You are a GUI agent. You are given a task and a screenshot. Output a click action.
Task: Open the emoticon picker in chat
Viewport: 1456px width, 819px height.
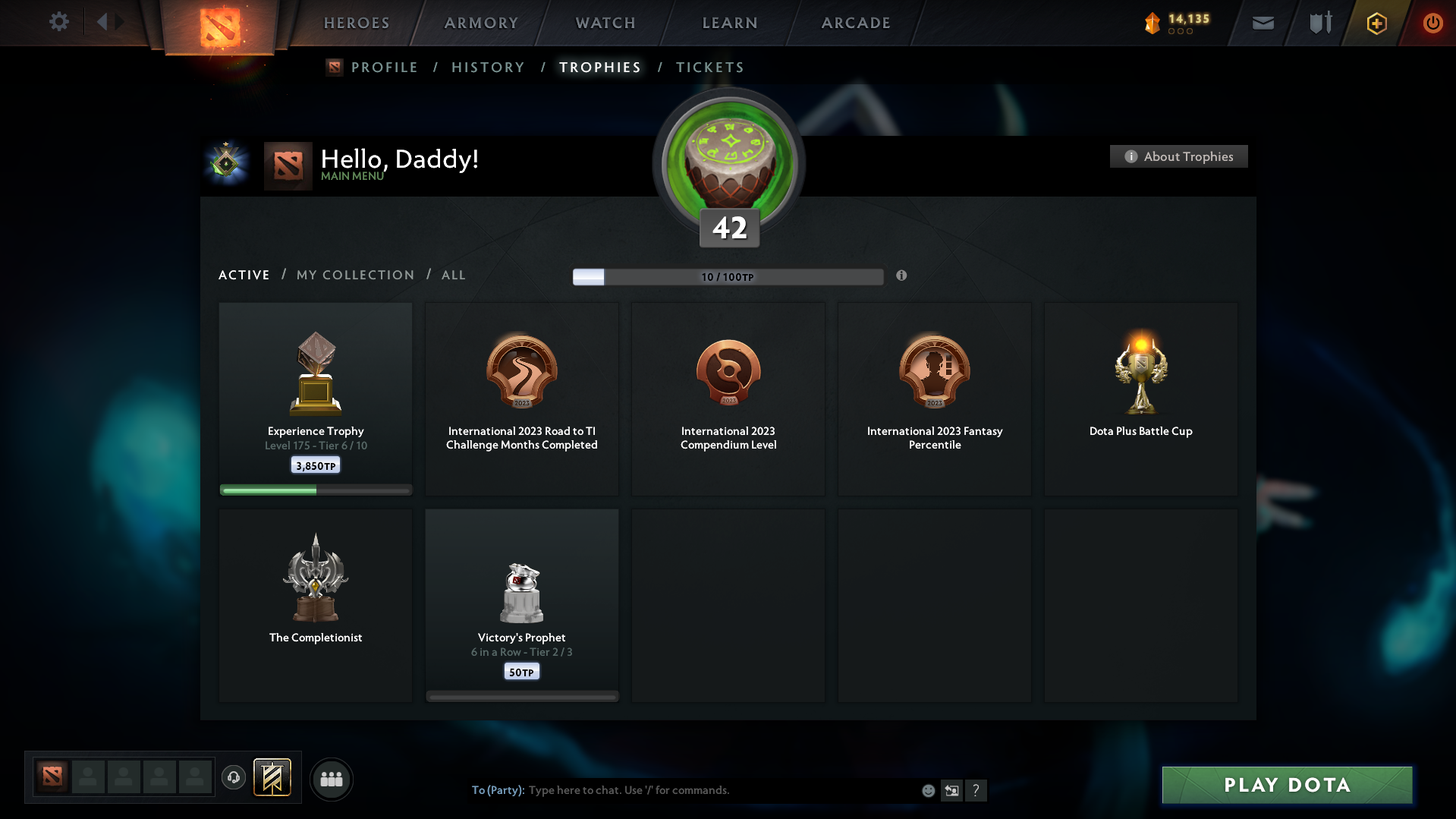(927, 790)
